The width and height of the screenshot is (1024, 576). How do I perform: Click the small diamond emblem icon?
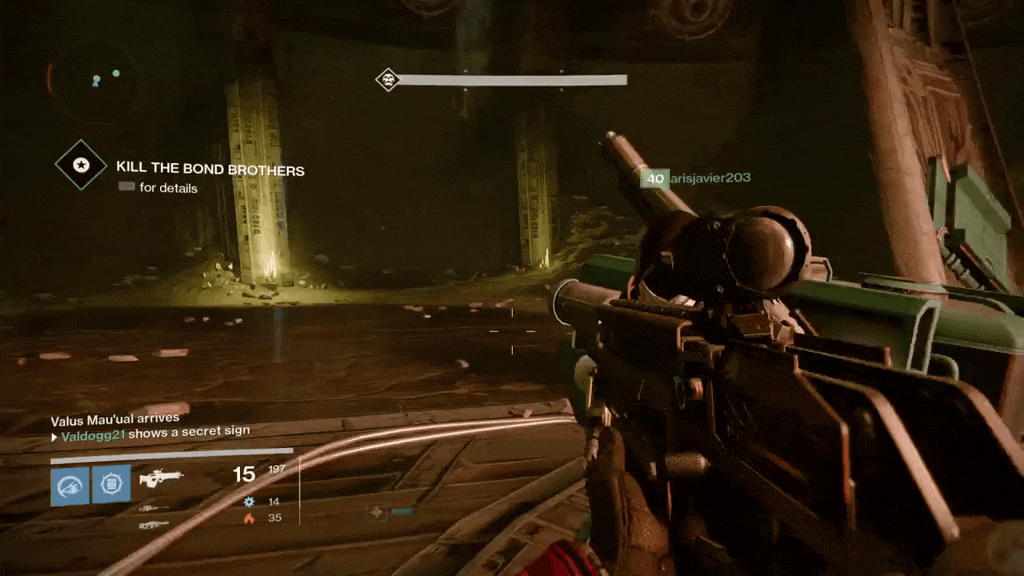pyautogui.click(x=376, y=512)
